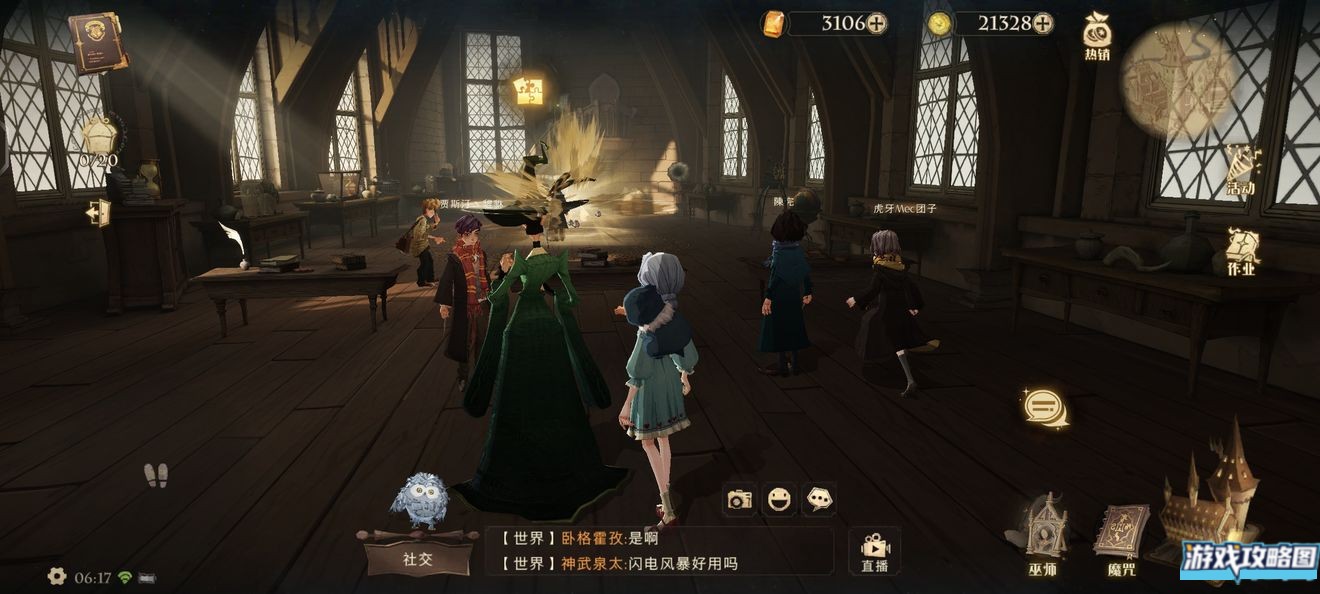Open the golden castle icon menu
Viewport: 1320px width, 594px height.
(1207, 490)
